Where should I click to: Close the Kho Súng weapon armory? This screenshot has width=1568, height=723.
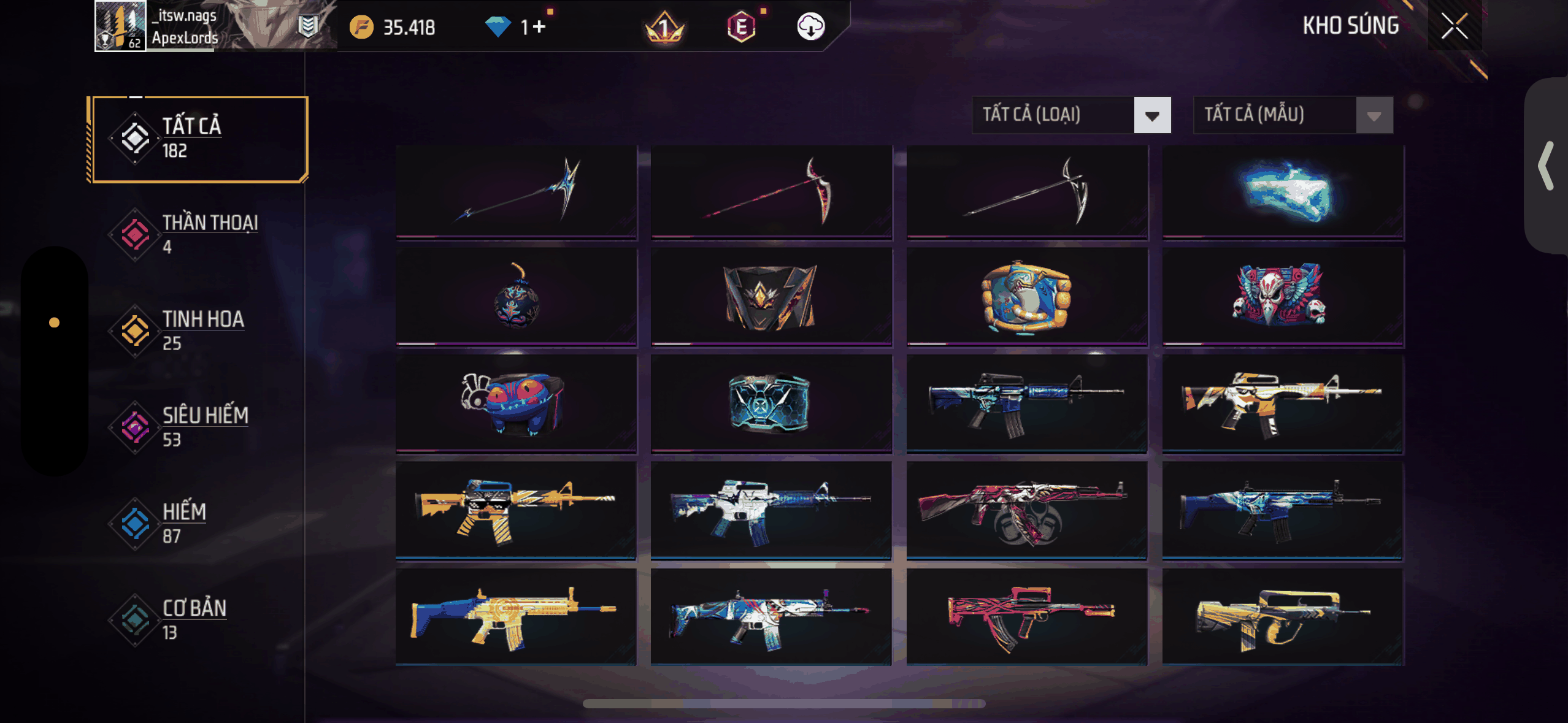1454,26
